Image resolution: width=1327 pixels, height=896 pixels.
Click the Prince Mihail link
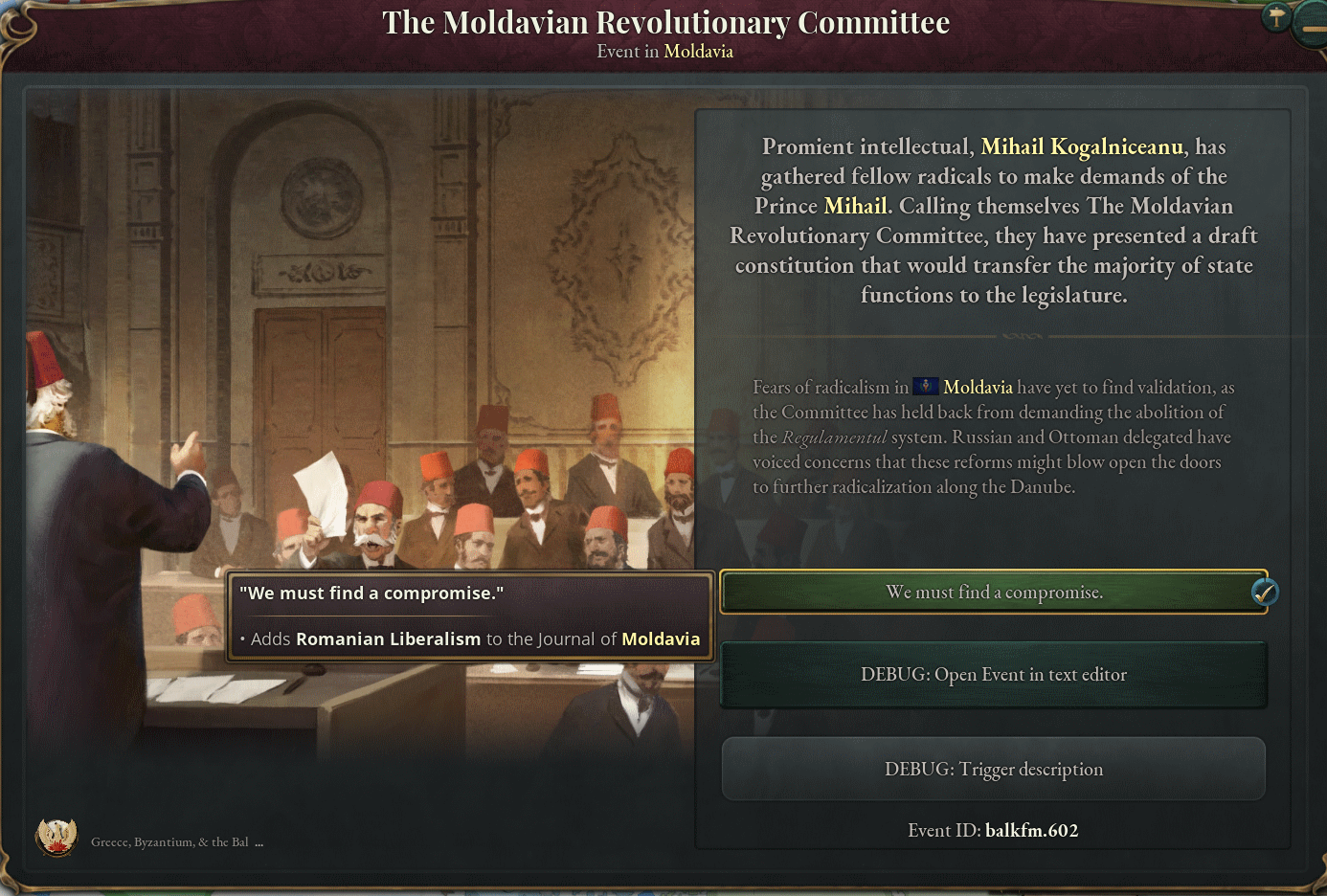point(855,206)
